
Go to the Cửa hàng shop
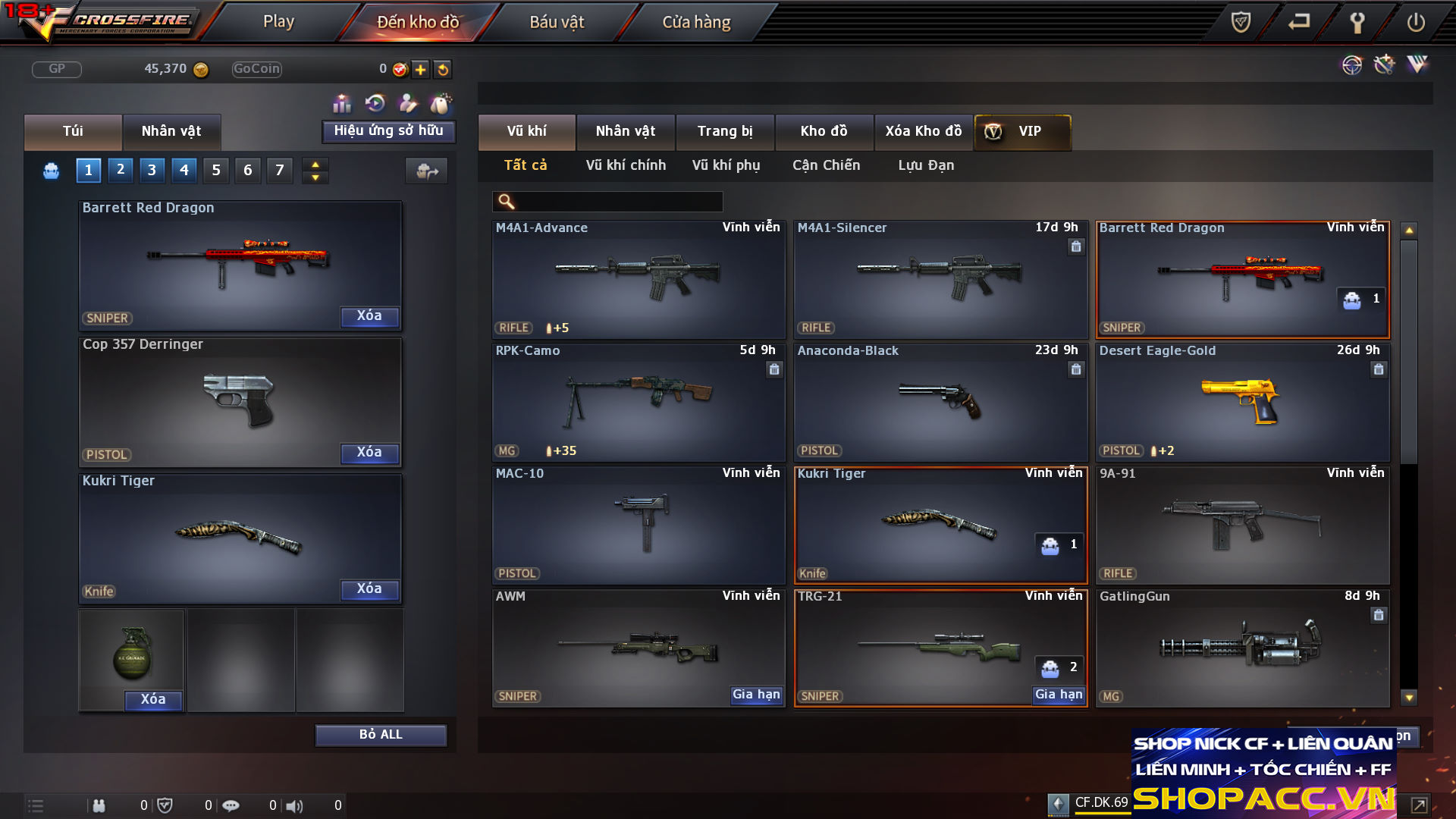point(696,22)
